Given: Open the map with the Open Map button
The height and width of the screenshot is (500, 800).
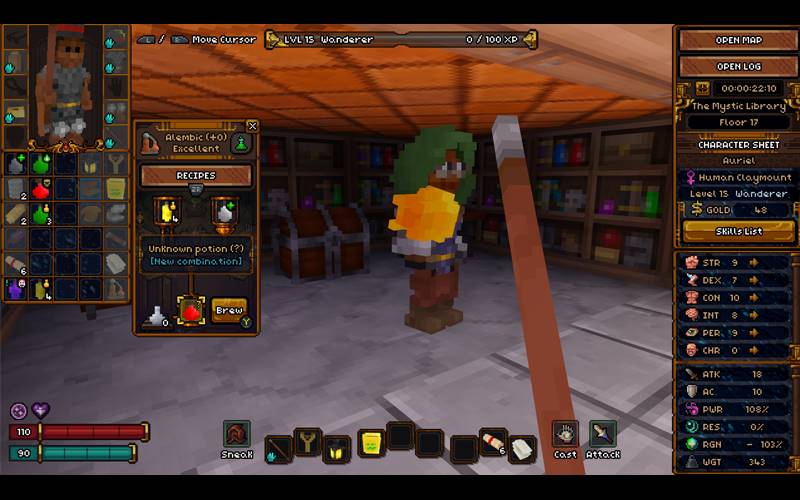Looking at the screenshot, I should pos(738,40).
